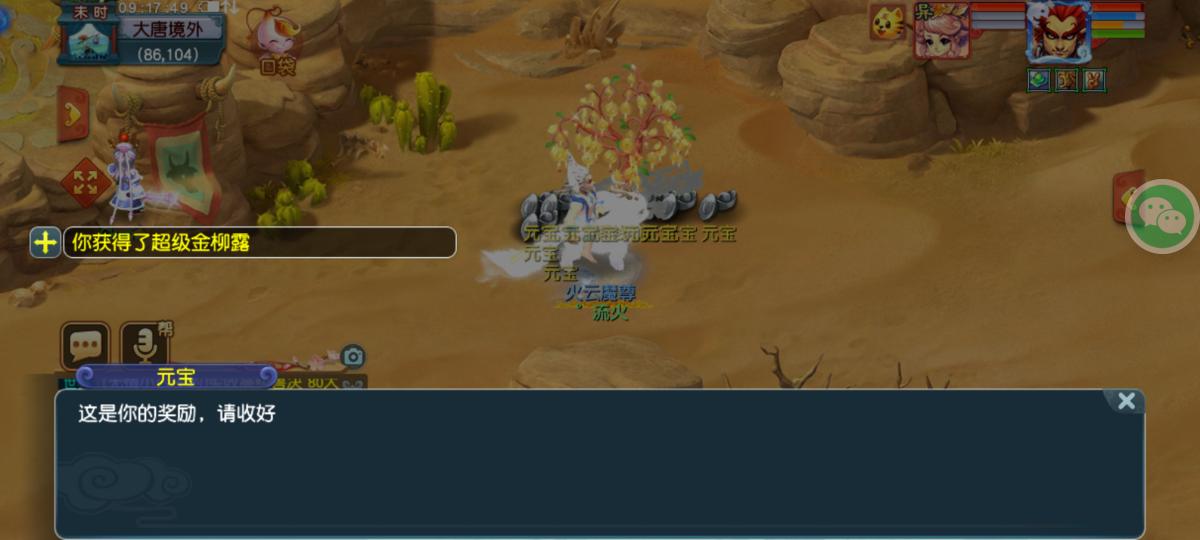Click the green gem buff icon
The image size is (1200, 540).
coord(1039,80)
